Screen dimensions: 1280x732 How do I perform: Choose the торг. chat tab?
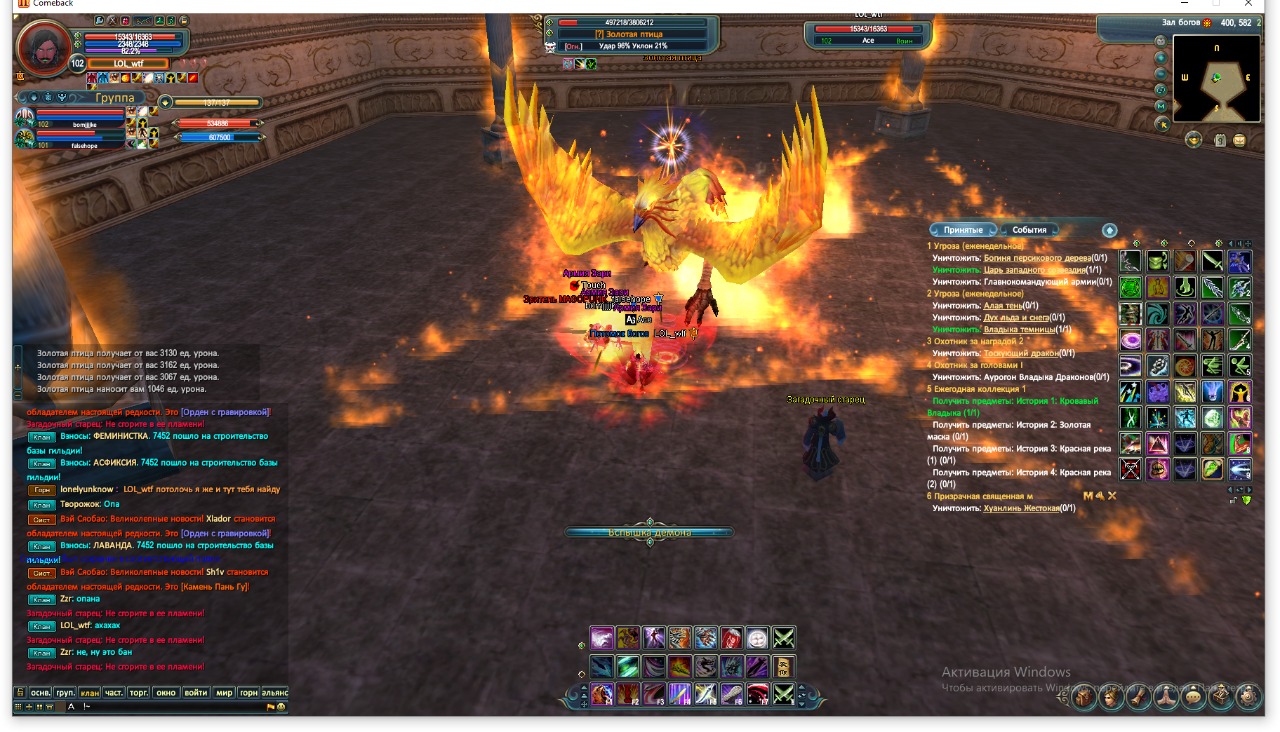pyautogui.click(x=140, y=692)
